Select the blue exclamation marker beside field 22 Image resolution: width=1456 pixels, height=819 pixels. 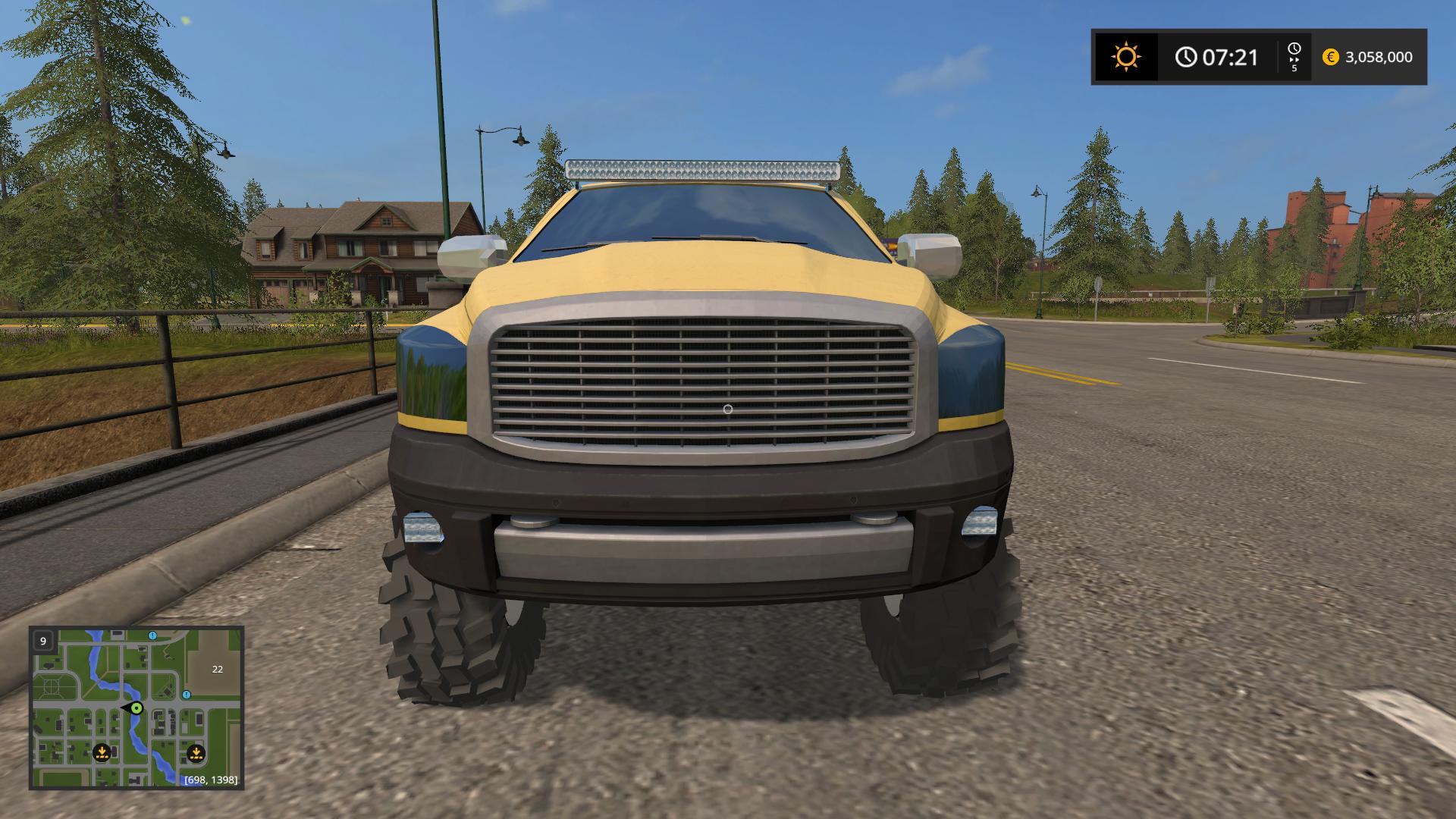pos(187,695)
